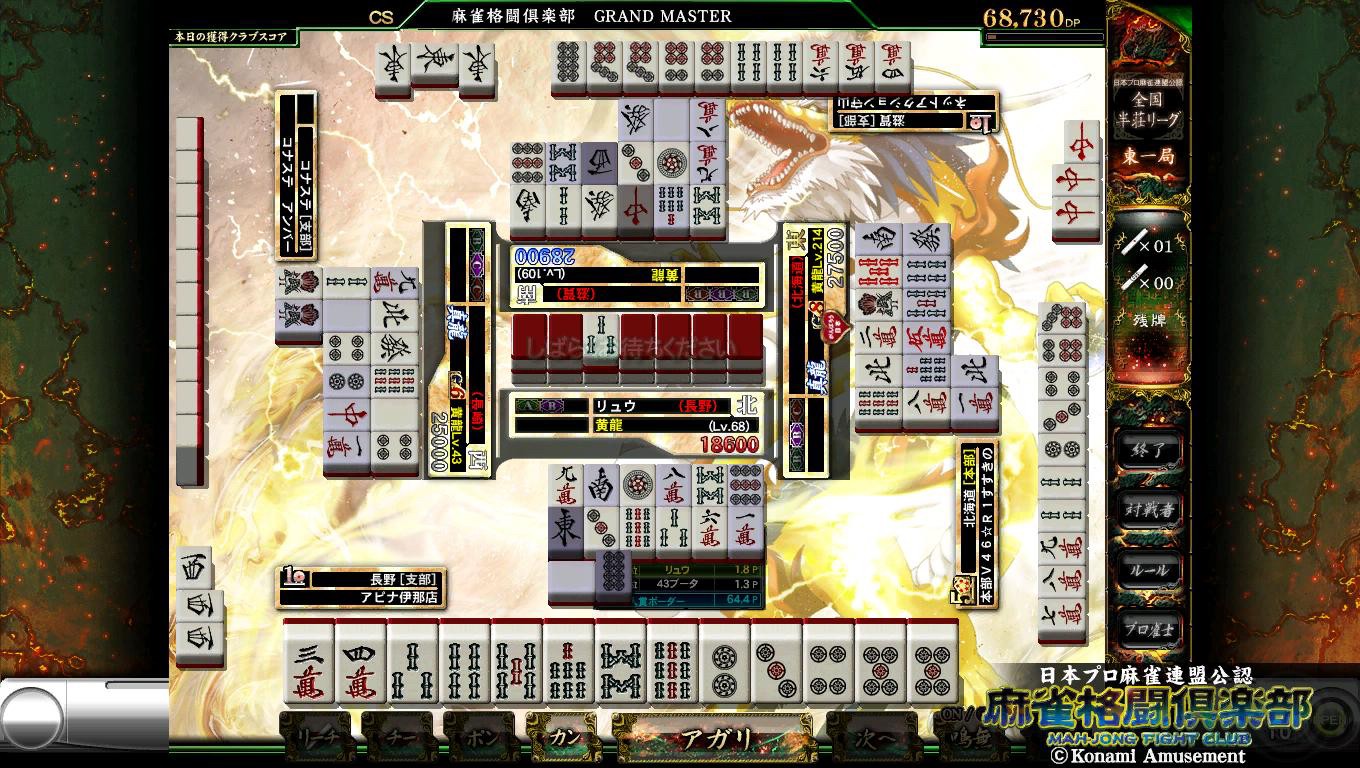Select the チー (chi) call button

[401, 739]
